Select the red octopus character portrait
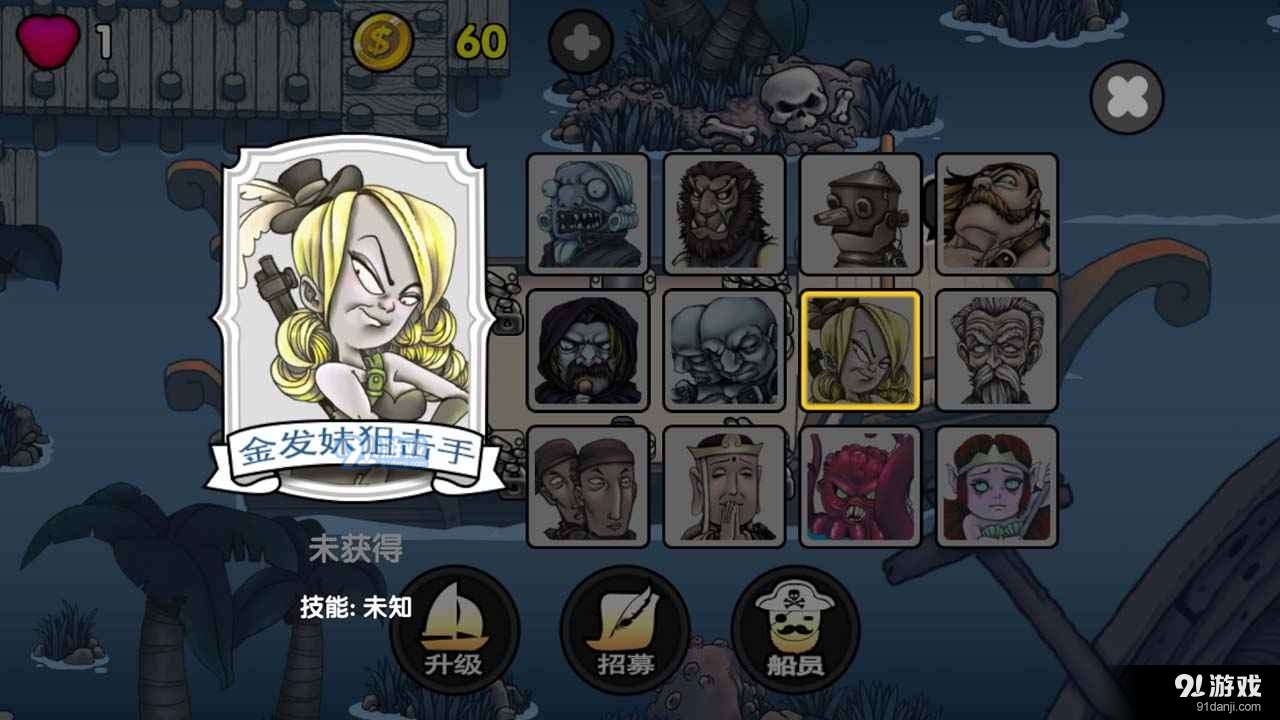 (858, 485)
